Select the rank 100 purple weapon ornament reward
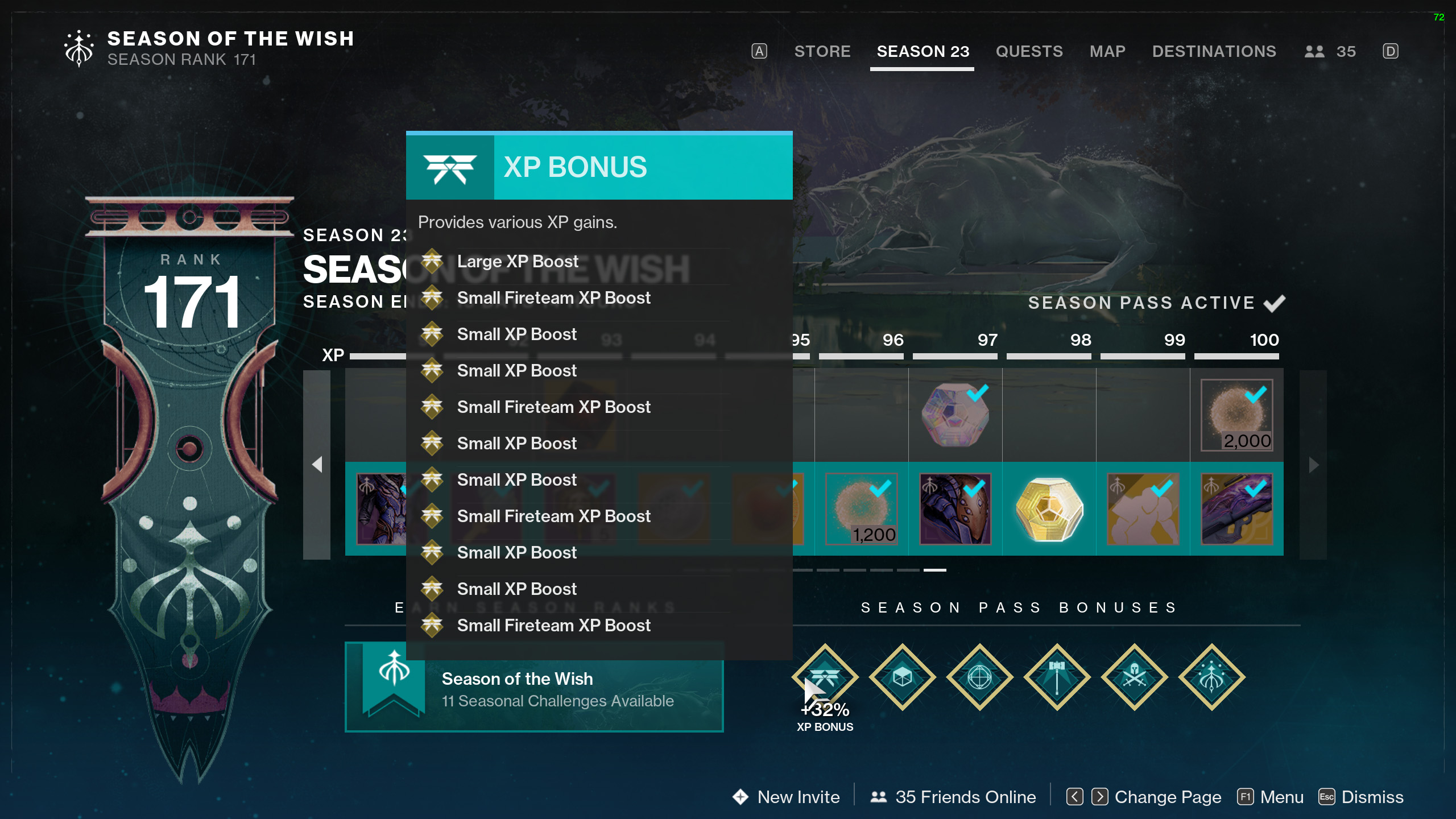 (x=1236, y=509)
